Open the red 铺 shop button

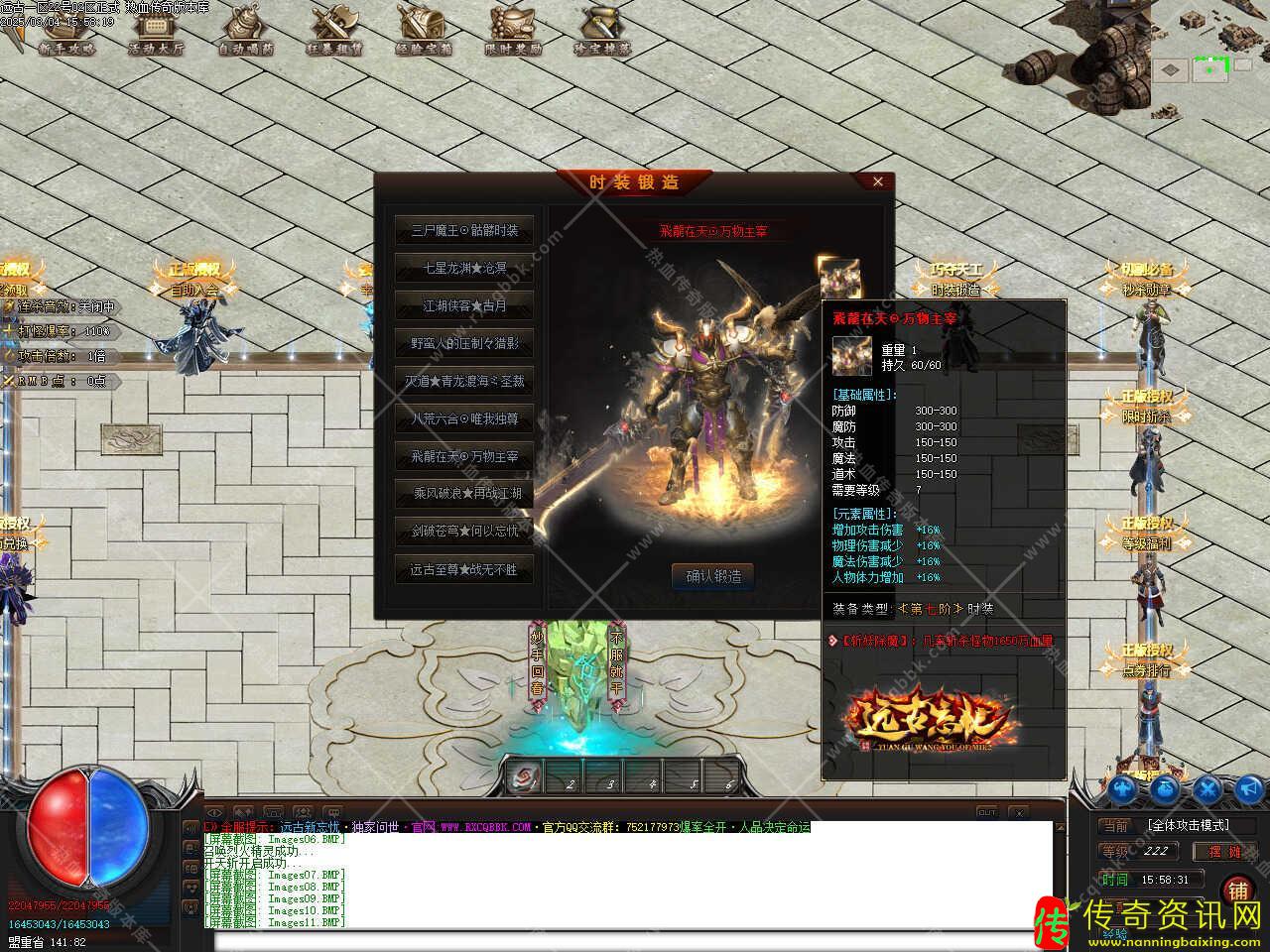click(1237, 891)
